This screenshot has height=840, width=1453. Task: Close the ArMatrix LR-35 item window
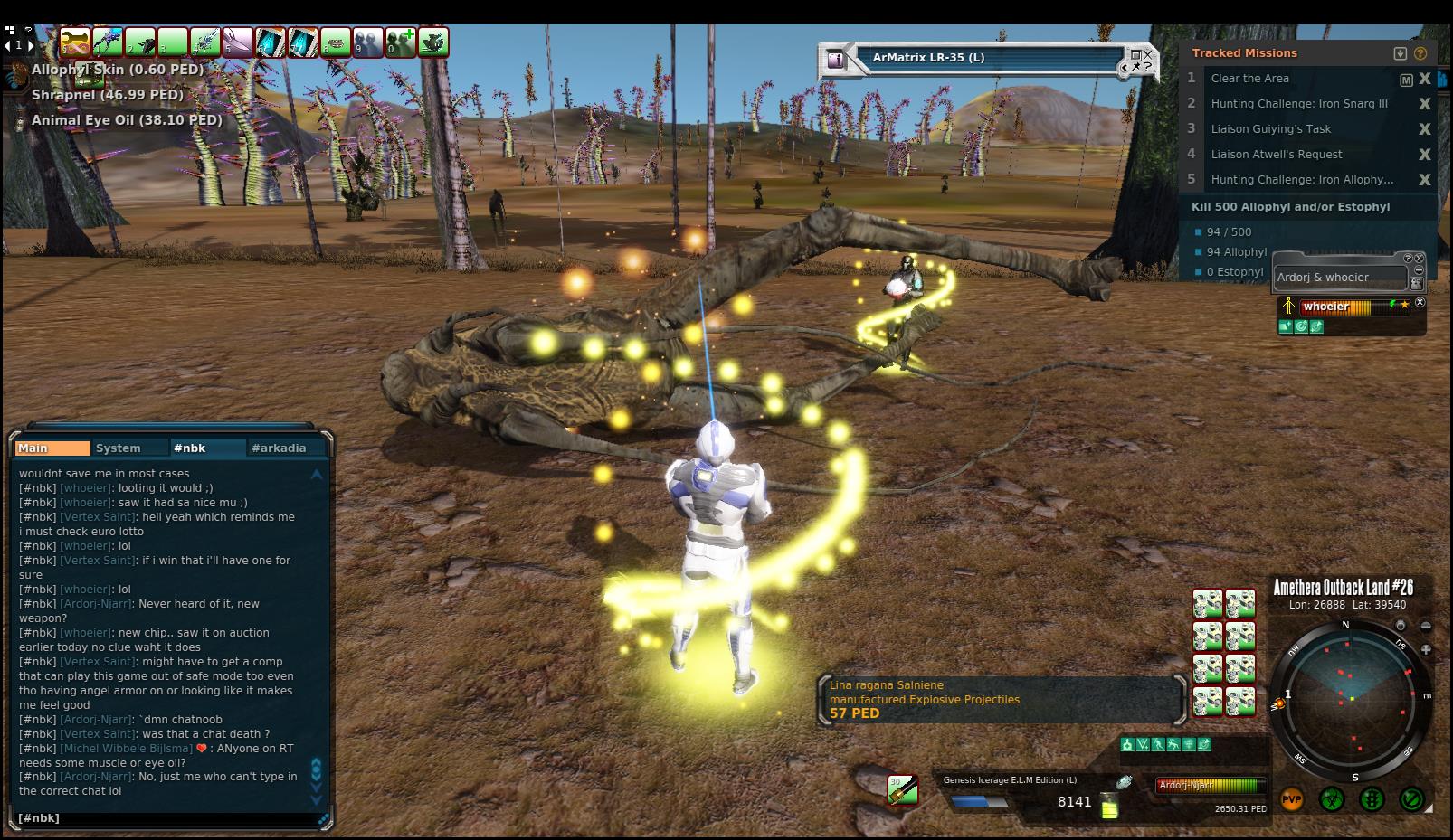tap(1147, 56)
